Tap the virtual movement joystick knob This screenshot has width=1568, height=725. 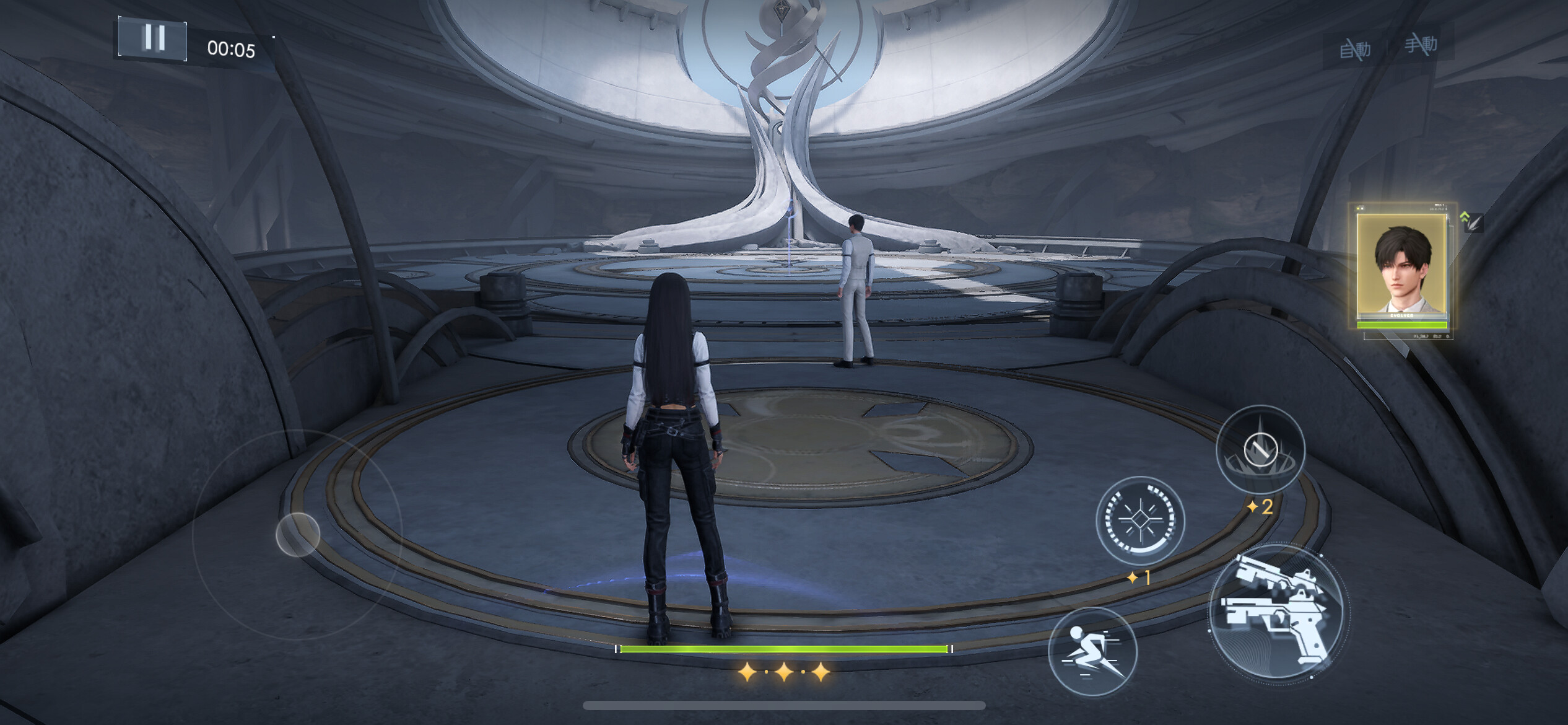298,534
